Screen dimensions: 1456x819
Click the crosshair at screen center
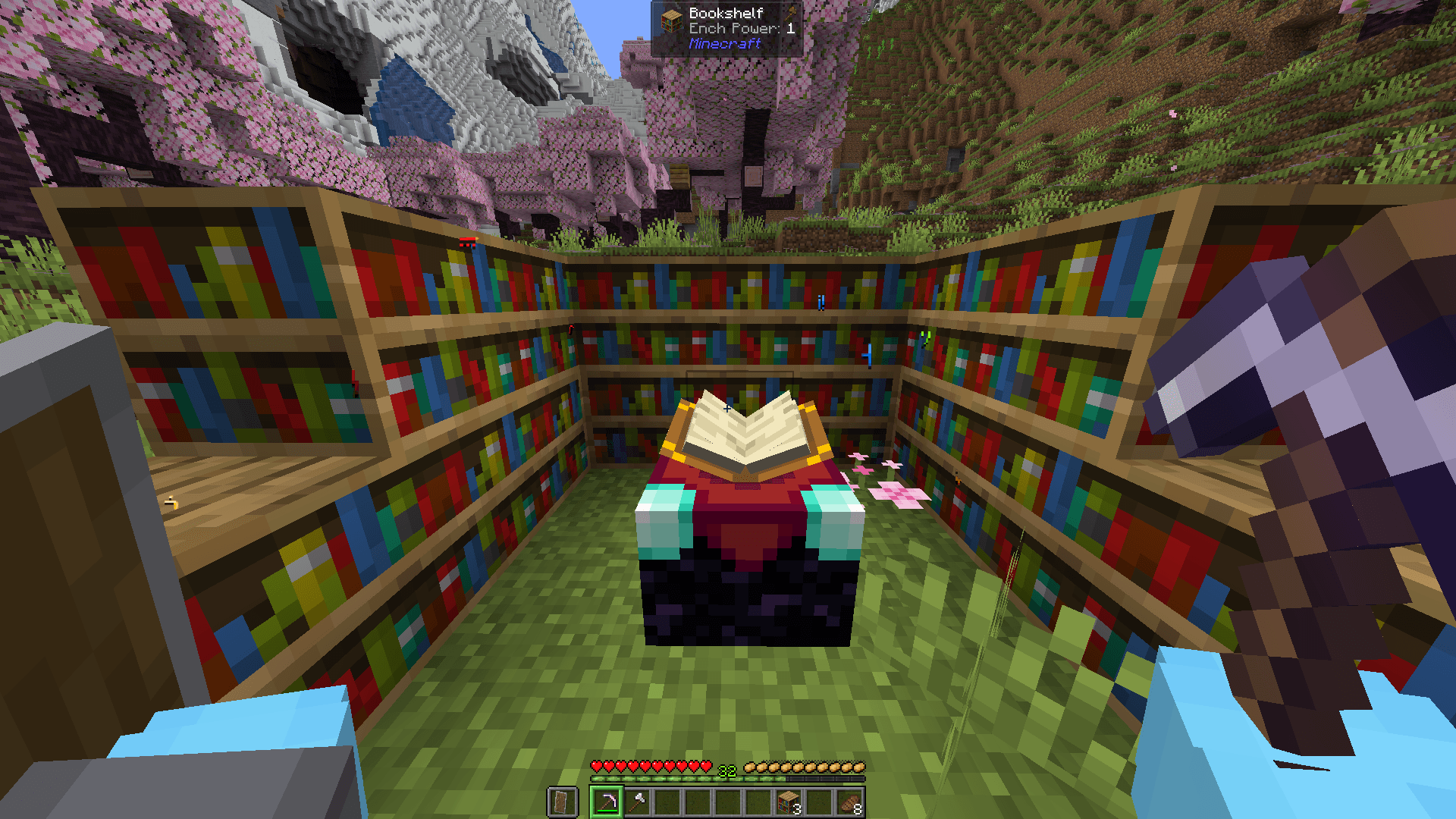pos(728,409)
